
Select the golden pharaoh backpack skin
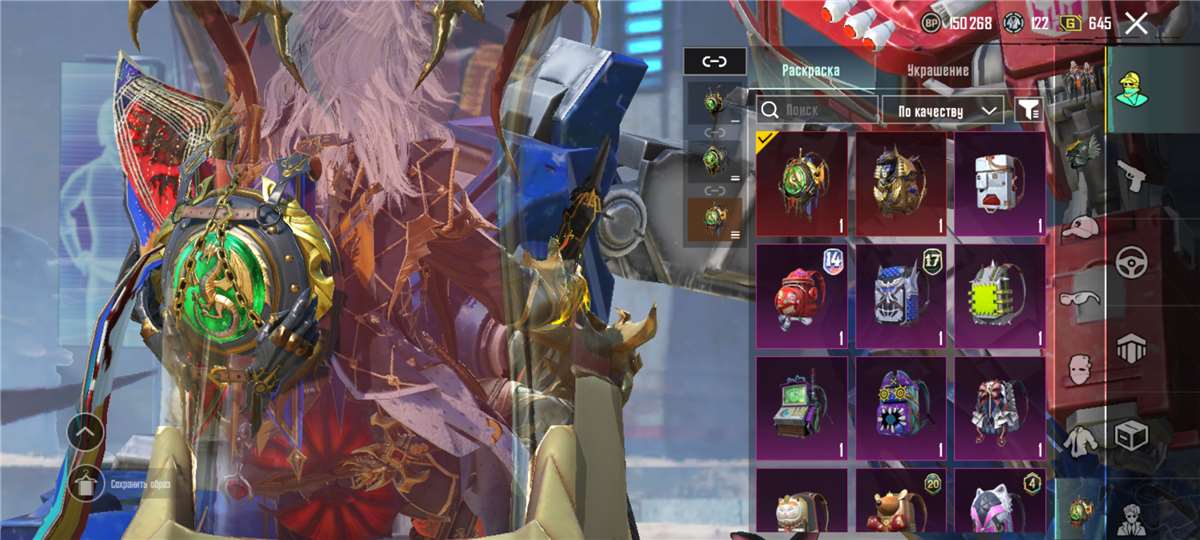(901, 183)
